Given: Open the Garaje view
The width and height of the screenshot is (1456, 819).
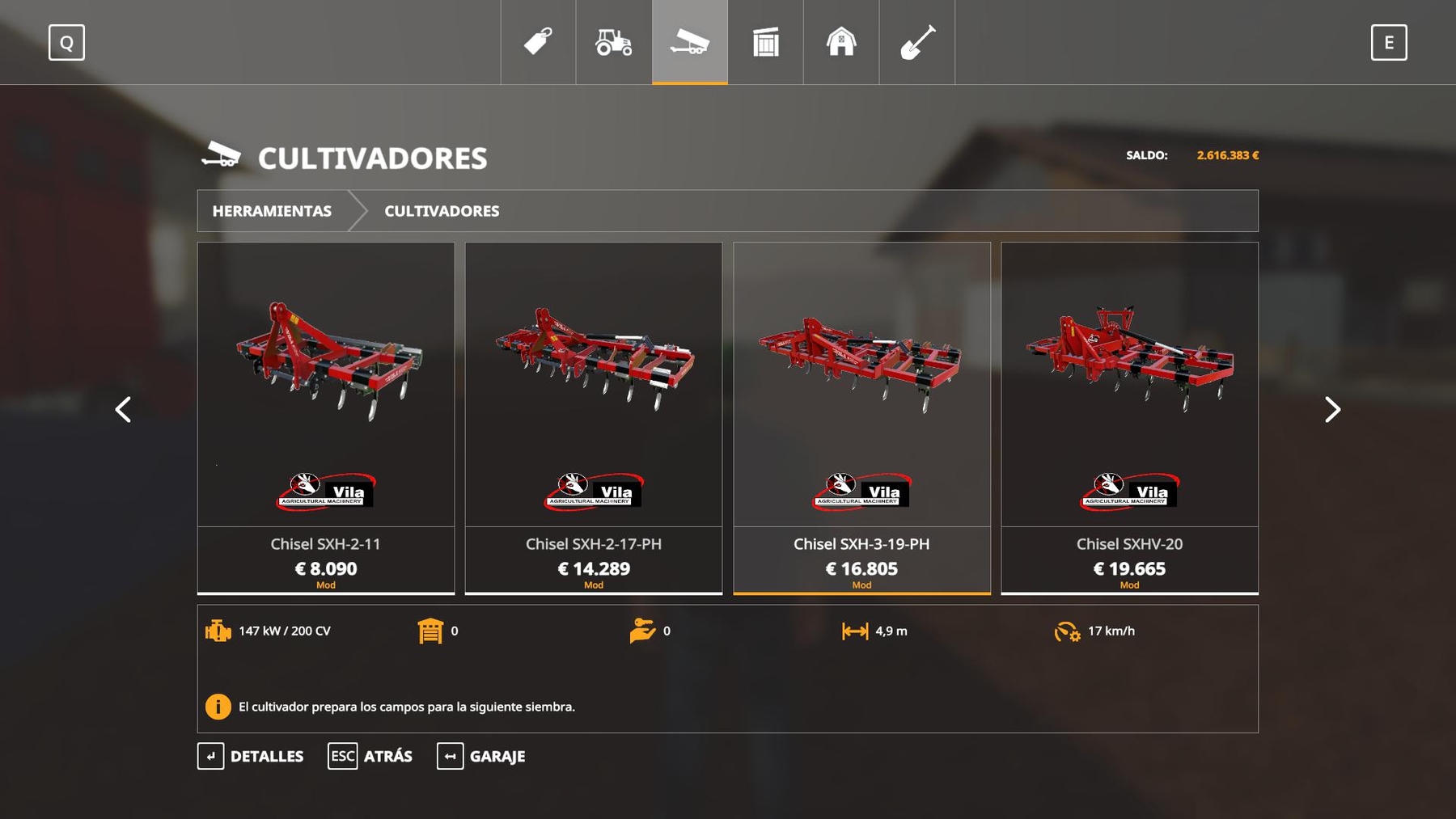Looking at the screenshot, I should click(x=481, y=757).
